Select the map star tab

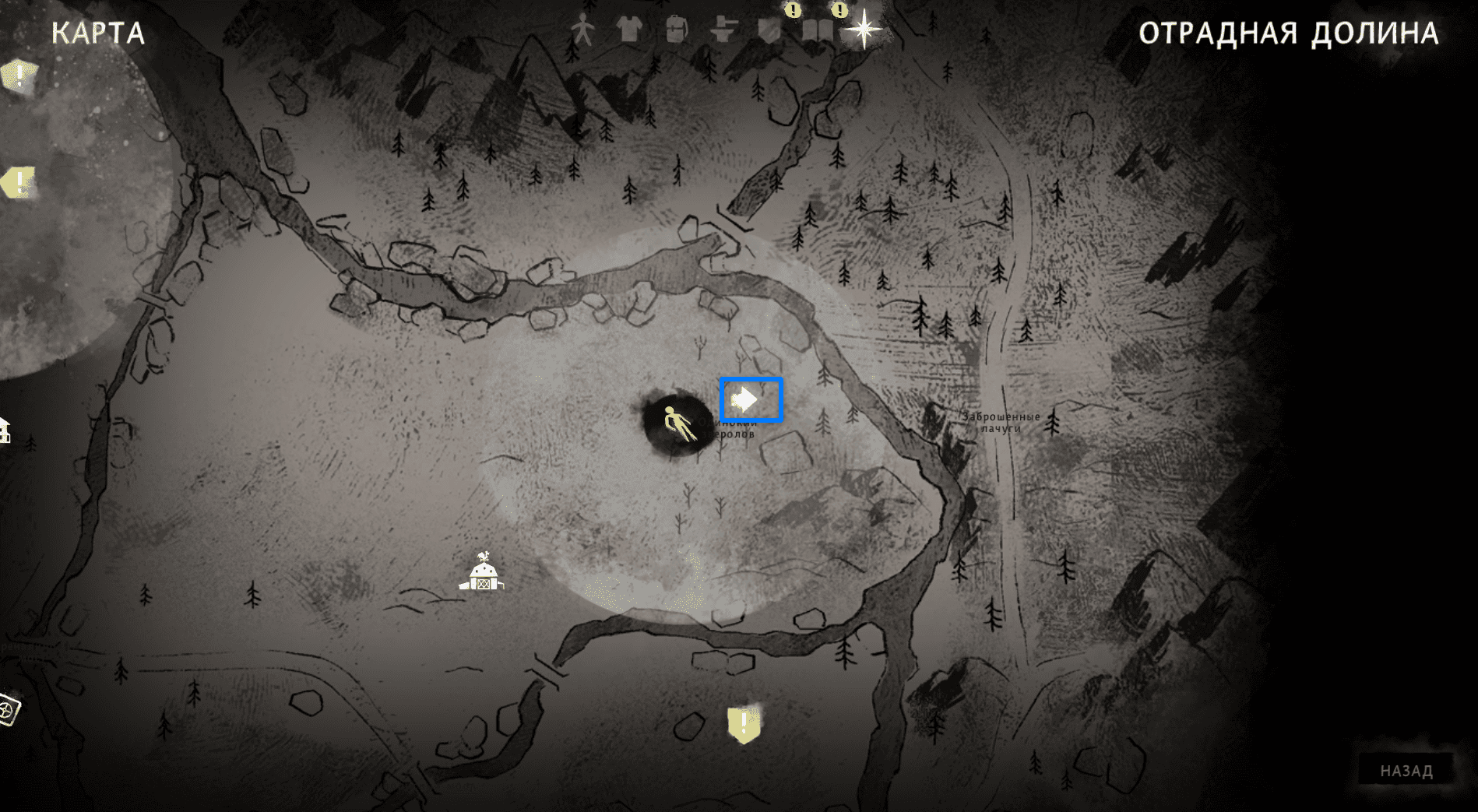click(x=864, y=30)
